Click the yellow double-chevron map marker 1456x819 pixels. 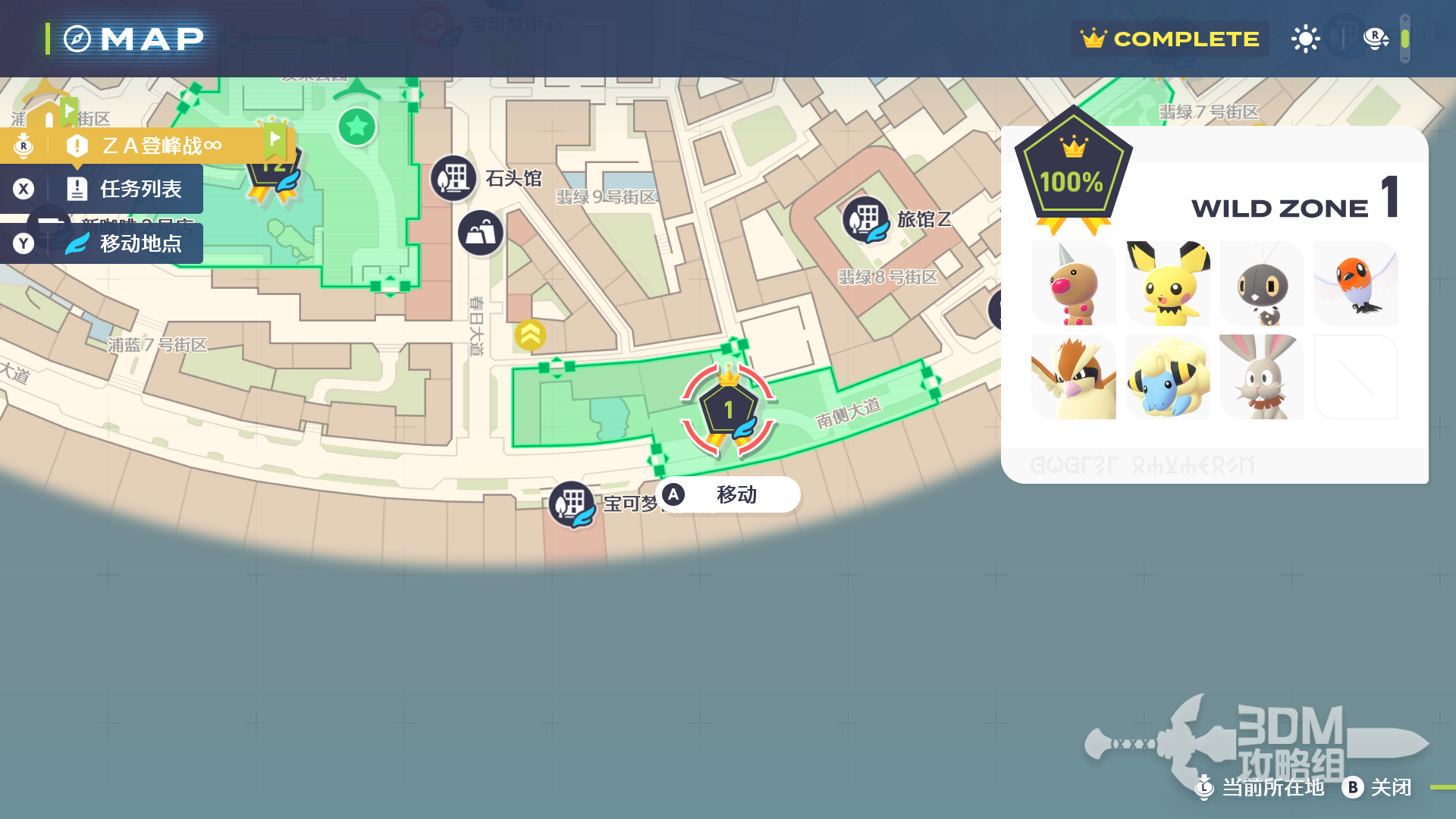530,334
